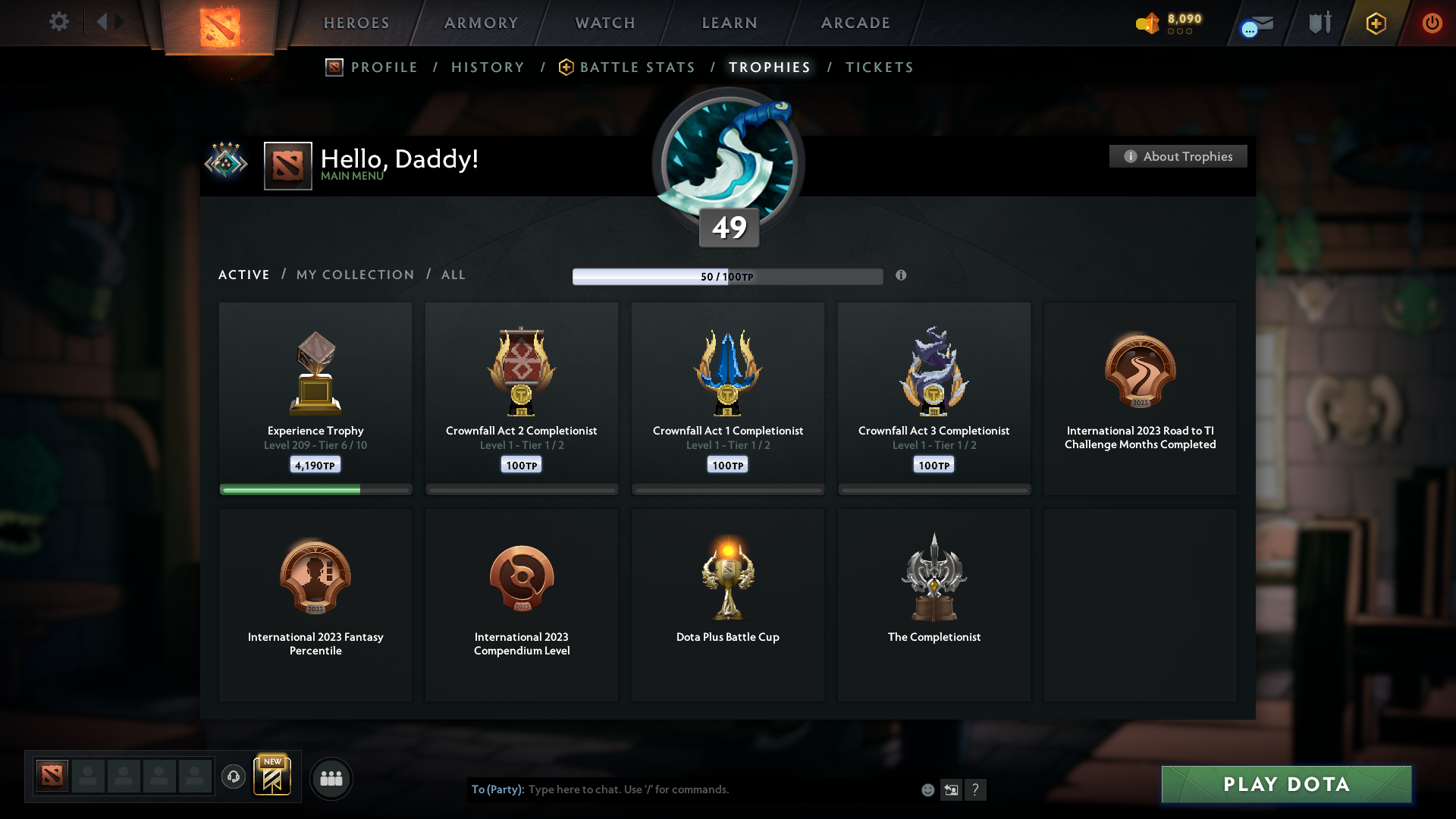Click the shield and sword Armory icon
The image size is (1456, 819).
[1319, 22]
